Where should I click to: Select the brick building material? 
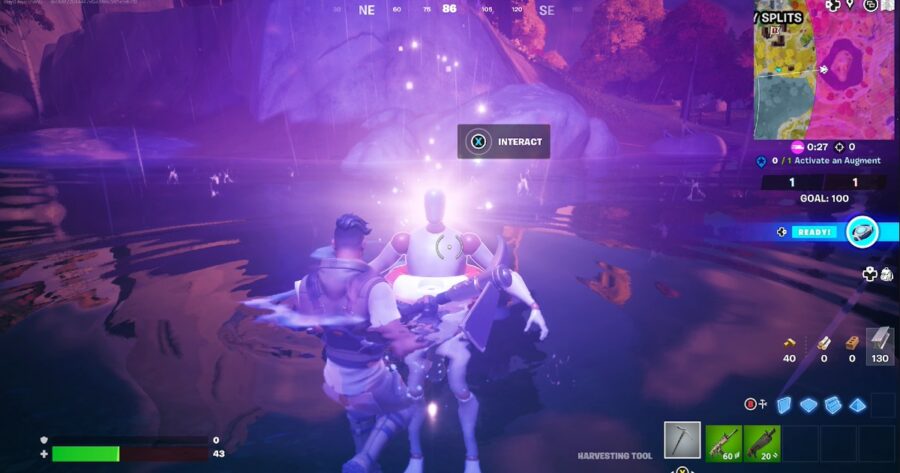(851, 343)
